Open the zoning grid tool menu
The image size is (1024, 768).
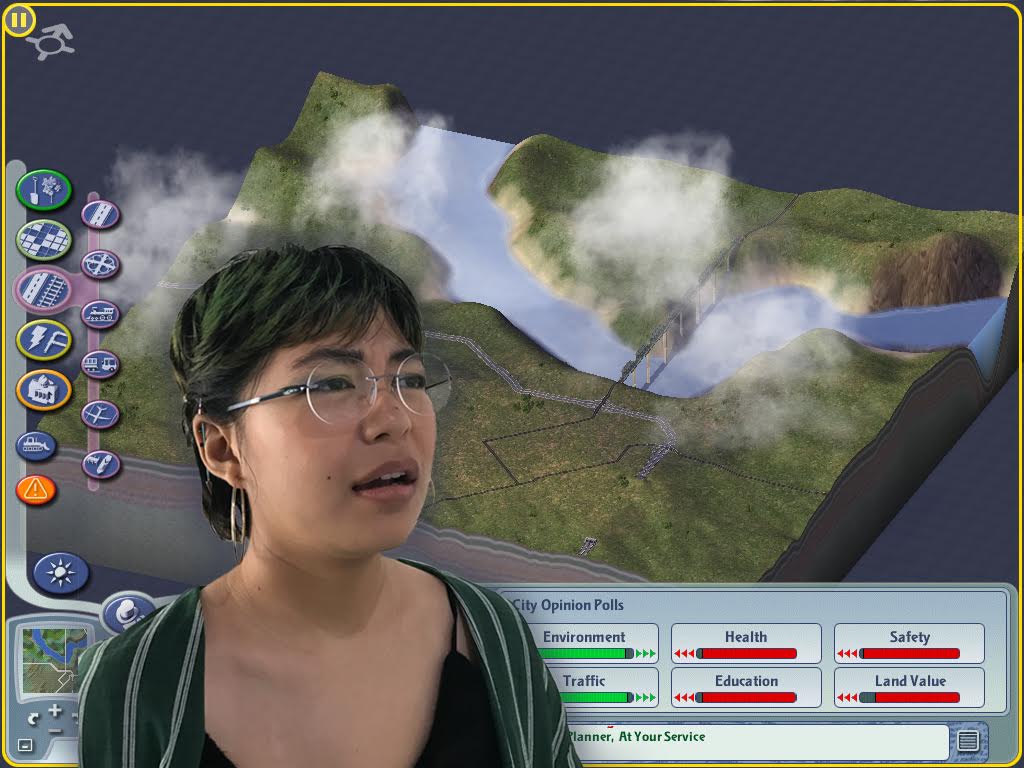(44, 239)
